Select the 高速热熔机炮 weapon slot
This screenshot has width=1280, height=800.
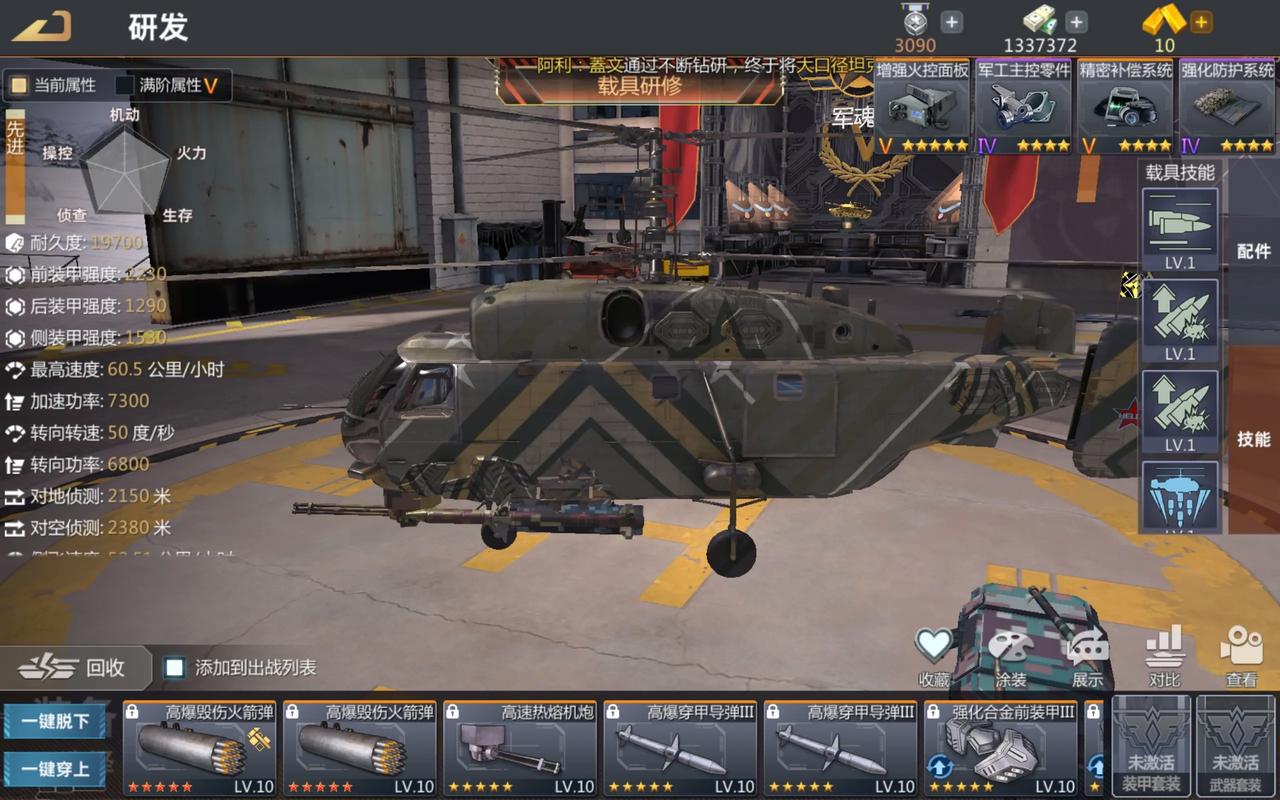point(519,748)
